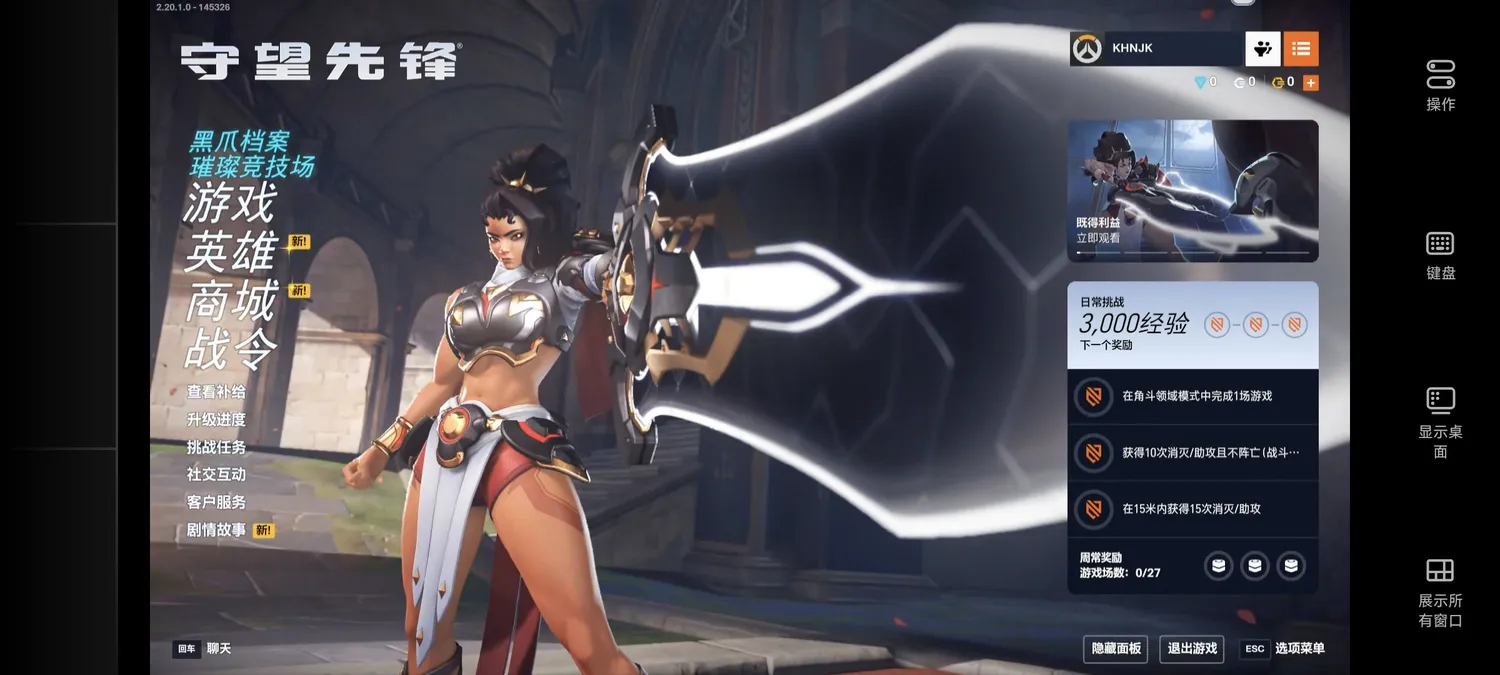Open the 商城 shop

(x=230, y=301)
